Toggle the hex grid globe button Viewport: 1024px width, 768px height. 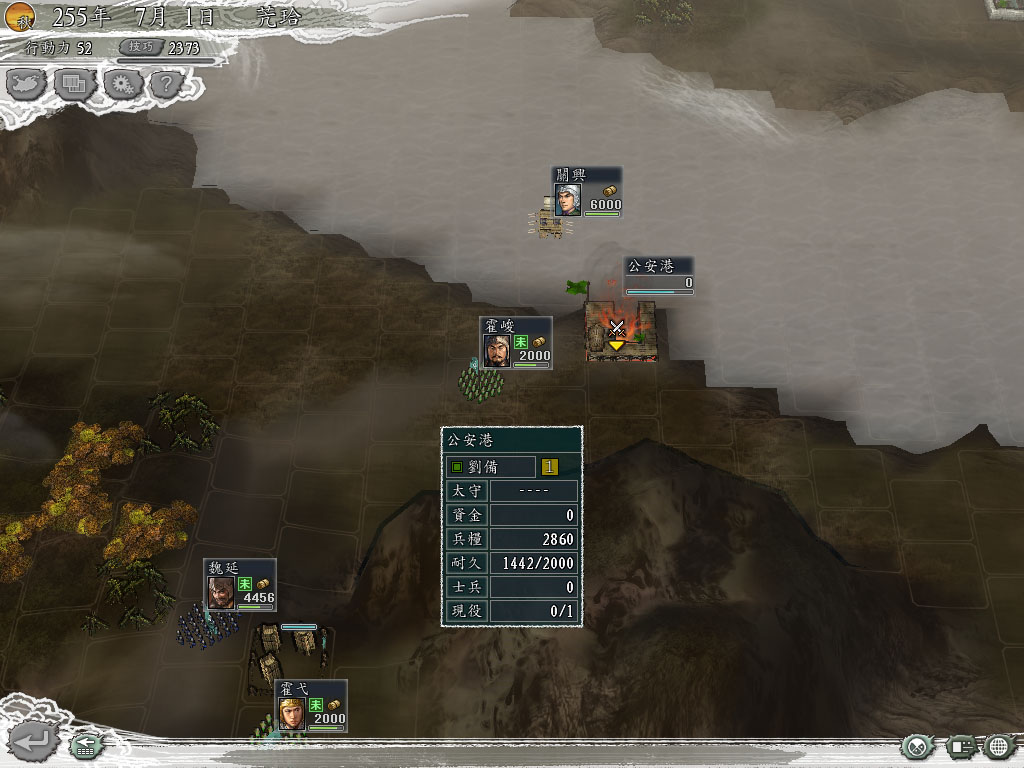[x=1000, y=746]
